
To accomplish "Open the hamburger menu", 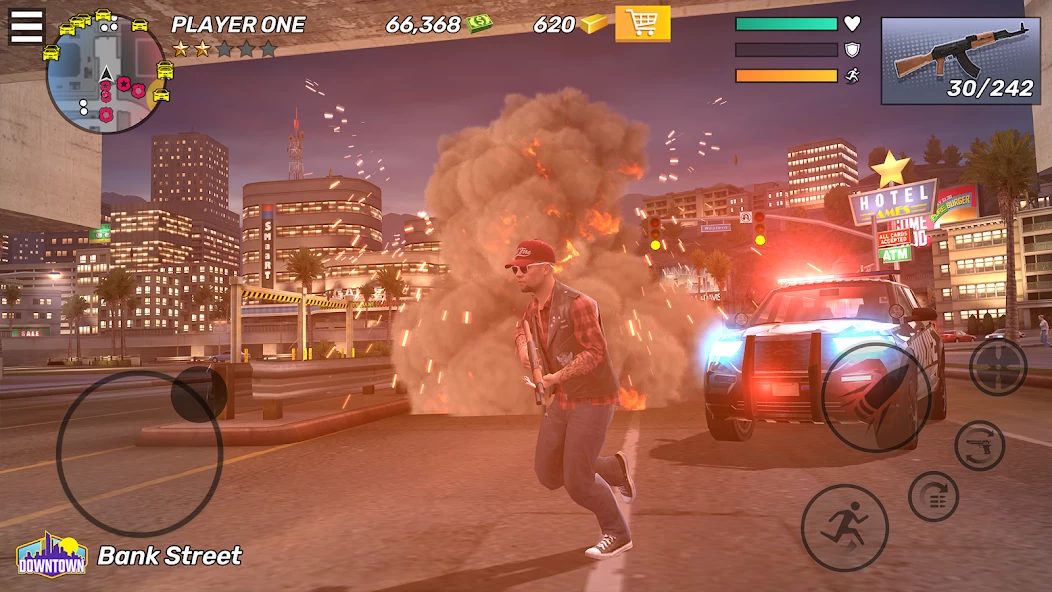I will [x=27, y=26].
